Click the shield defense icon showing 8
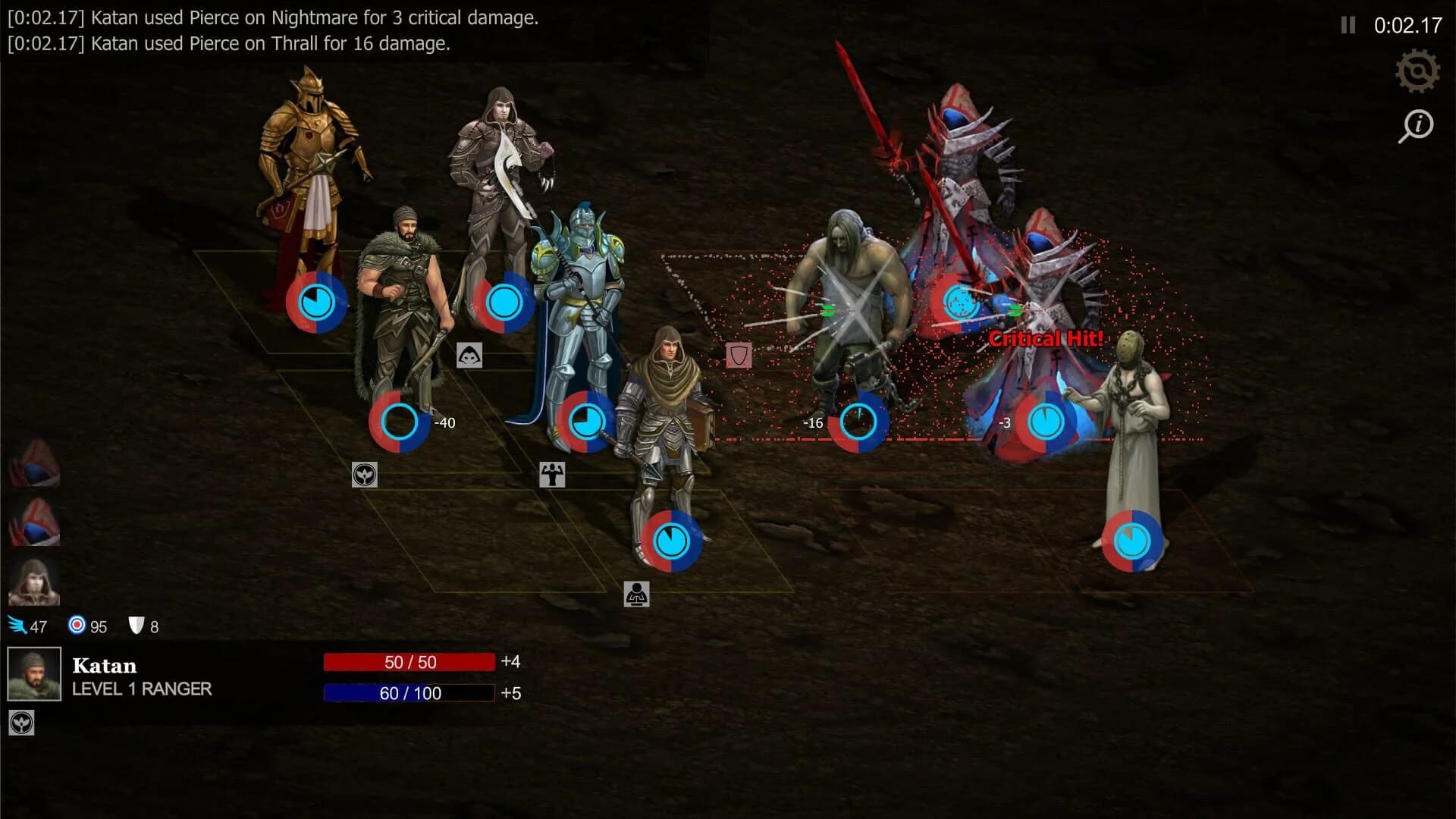This screenshot has width=1456, height=819. 135,625
